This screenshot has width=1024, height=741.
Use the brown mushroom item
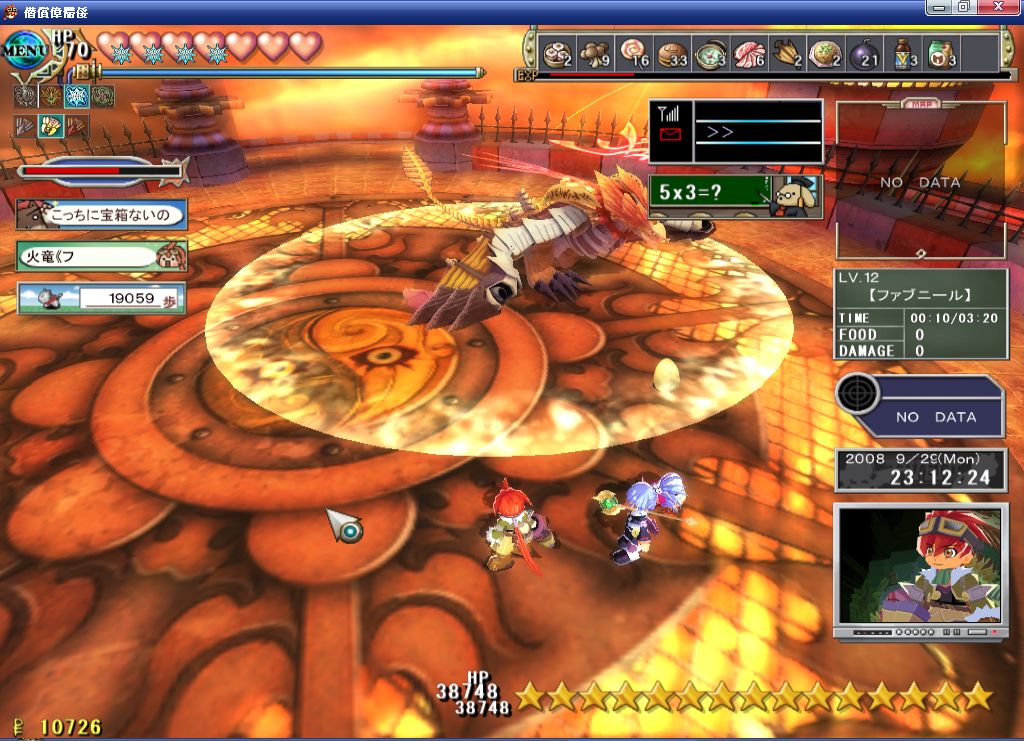click(x=594, y=54)
